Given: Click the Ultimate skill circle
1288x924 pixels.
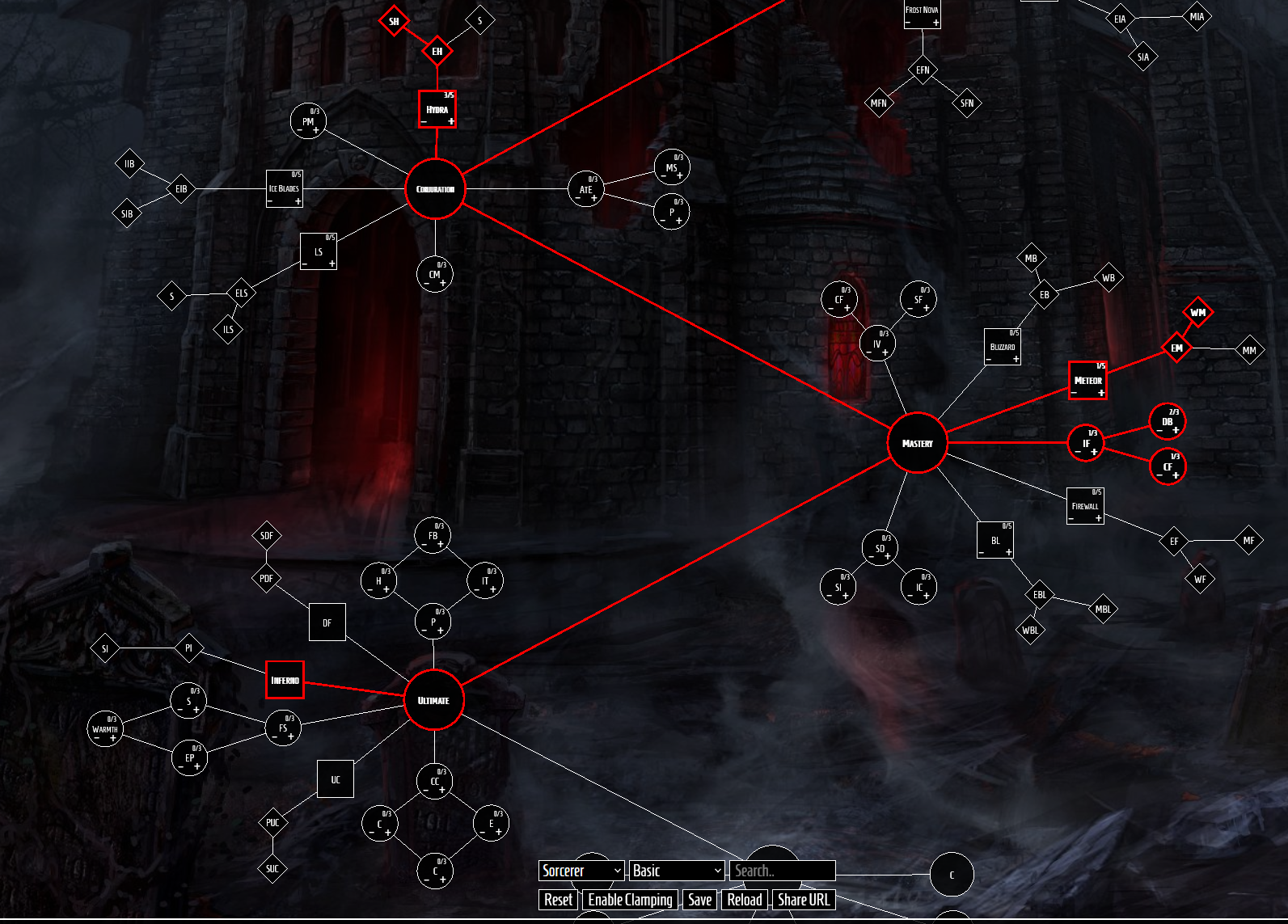Looking at the screenshot, I should coord(433,700).
